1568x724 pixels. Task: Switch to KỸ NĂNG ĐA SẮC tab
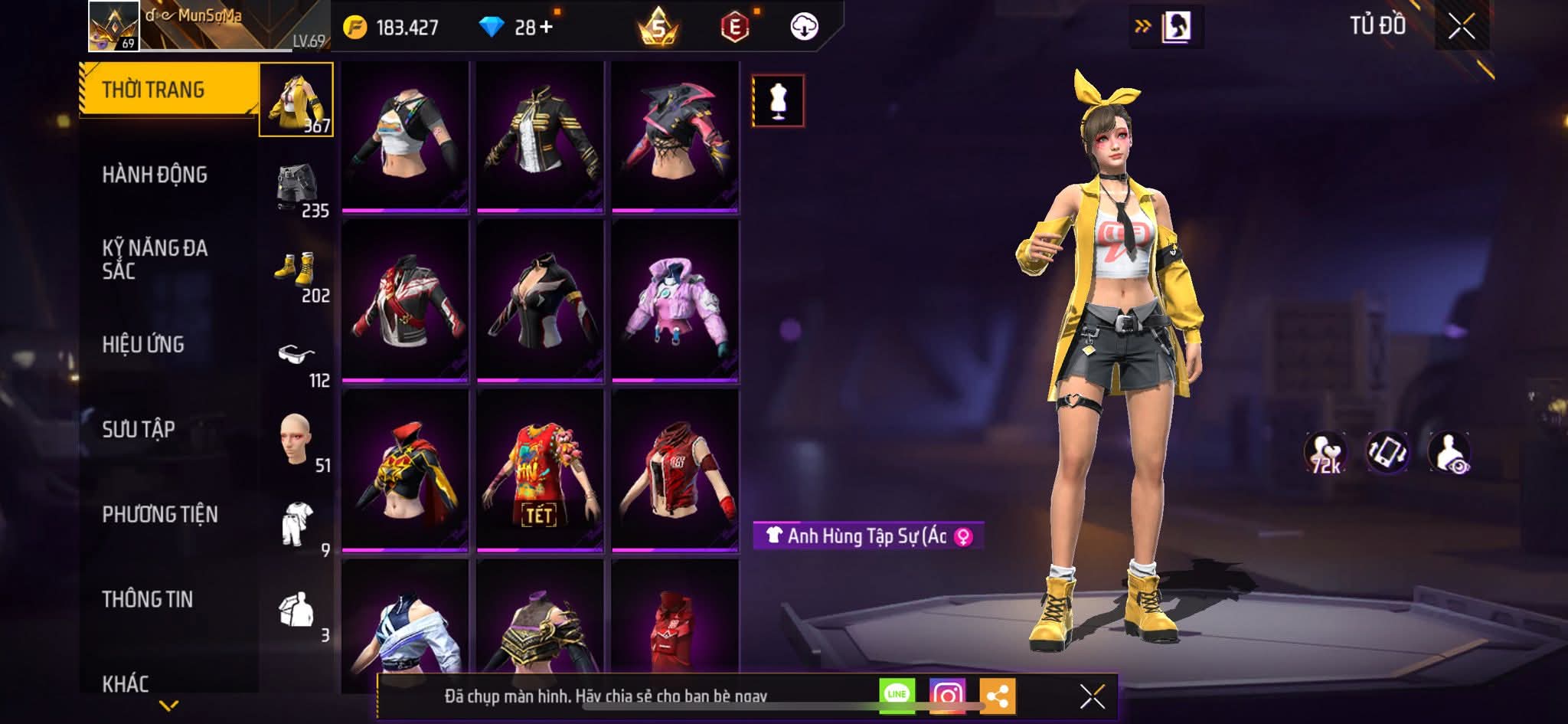(155, 259)
